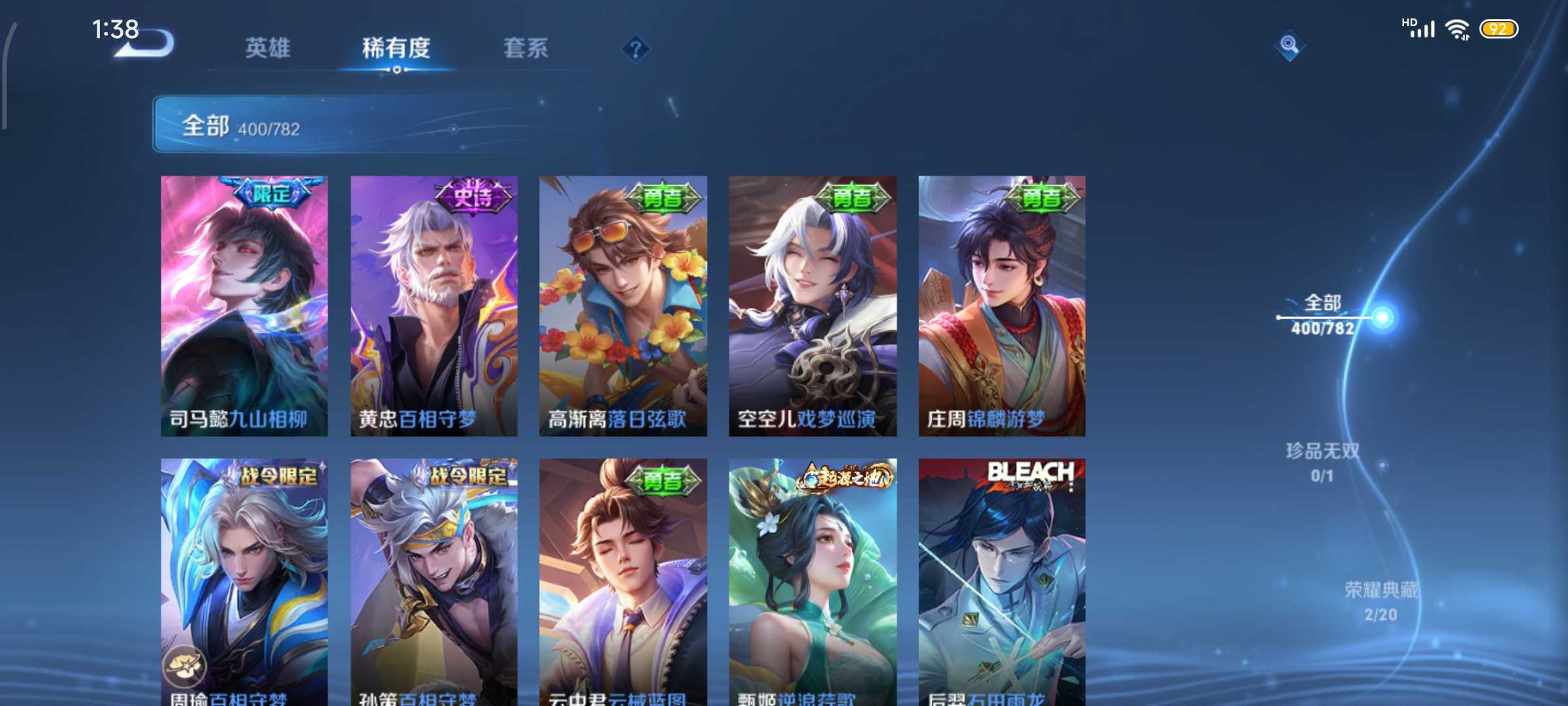Image resolution: width=1568 pixels, height=706 pixels.
Task: Click the magnifier search icon
Action: 1289,45
